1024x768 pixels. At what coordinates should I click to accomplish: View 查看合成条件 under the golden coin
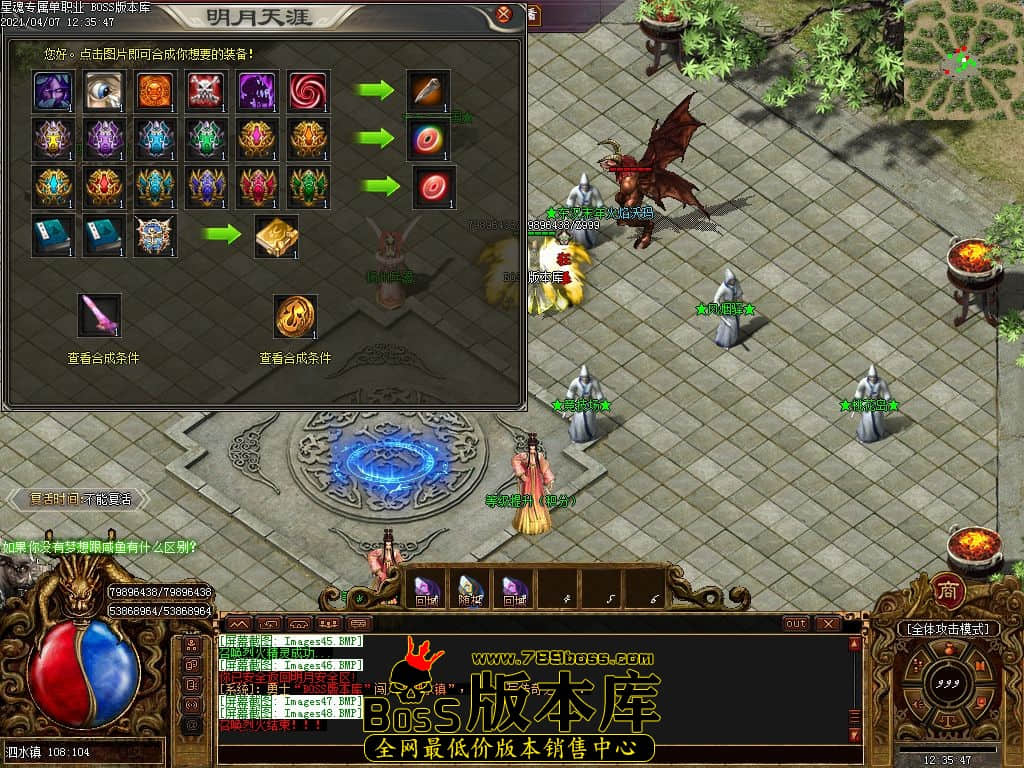pos(295,358)
